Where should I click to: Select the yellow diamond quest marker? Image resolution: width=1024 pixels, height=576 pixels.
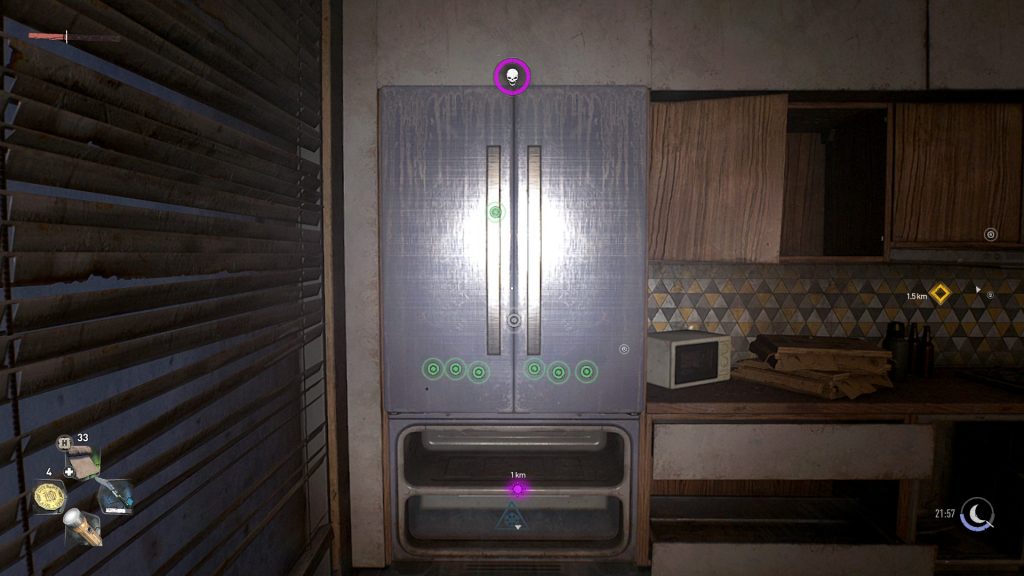tap(939, 293)
